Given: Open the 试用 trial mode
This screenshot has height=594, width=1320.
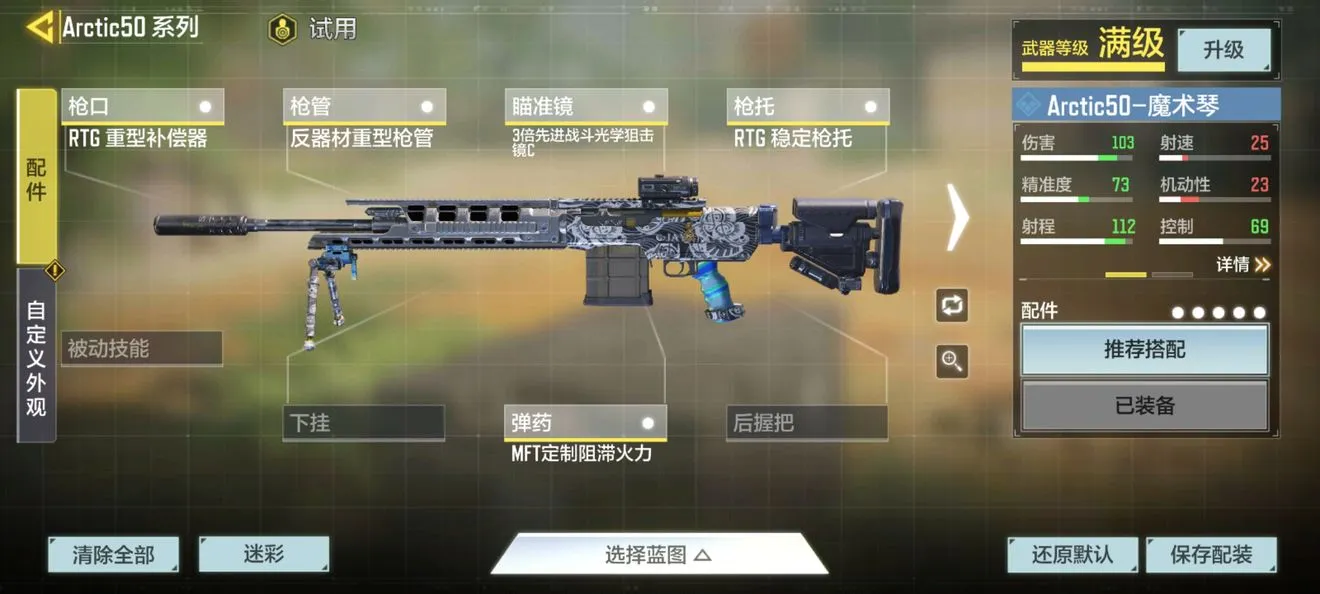Looking at the screenshot, I should [314, 29].
